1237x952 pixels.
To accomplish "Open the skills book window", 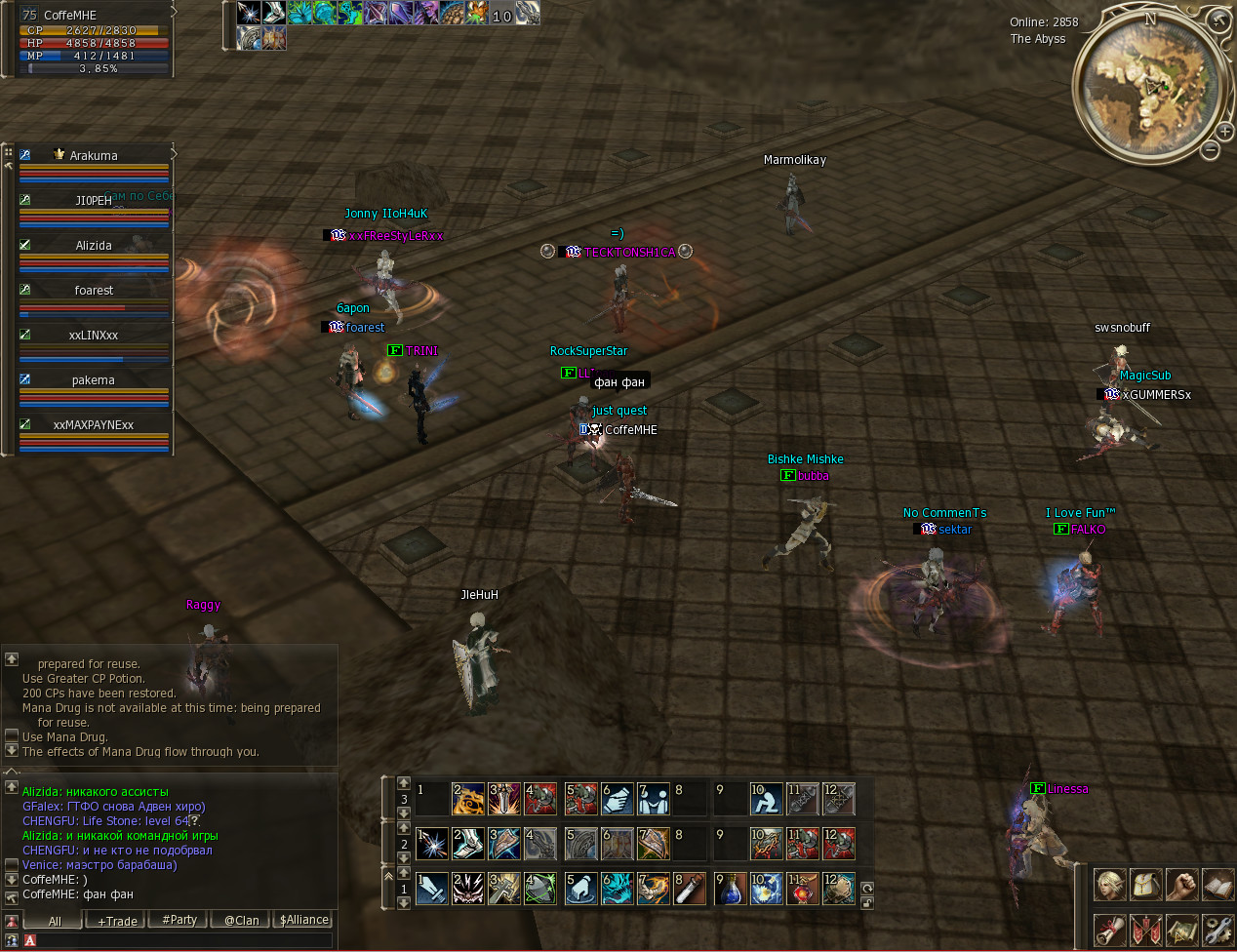I will point(1217,885).
